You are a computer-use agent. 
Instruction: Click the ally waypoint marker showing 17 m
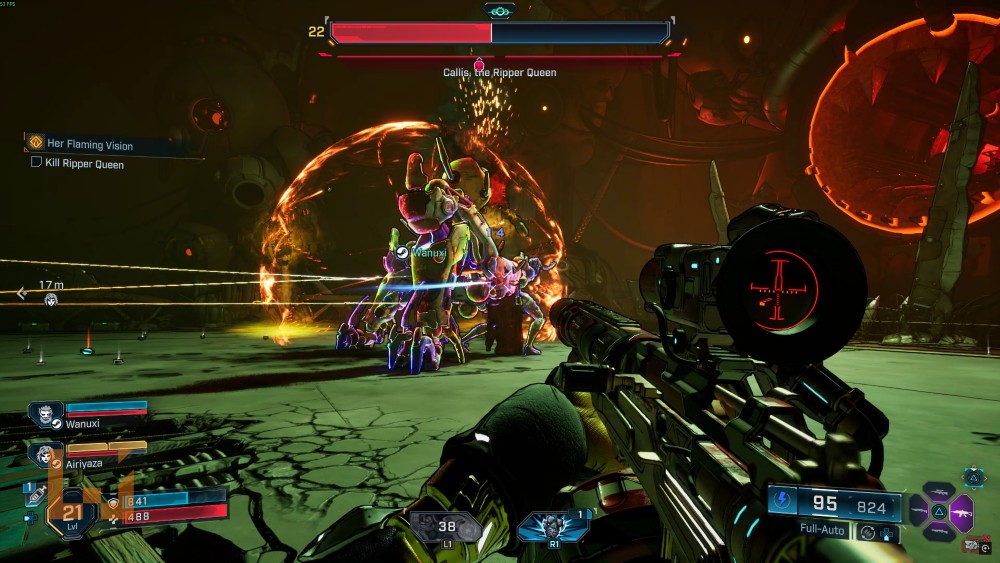[50, 298]
